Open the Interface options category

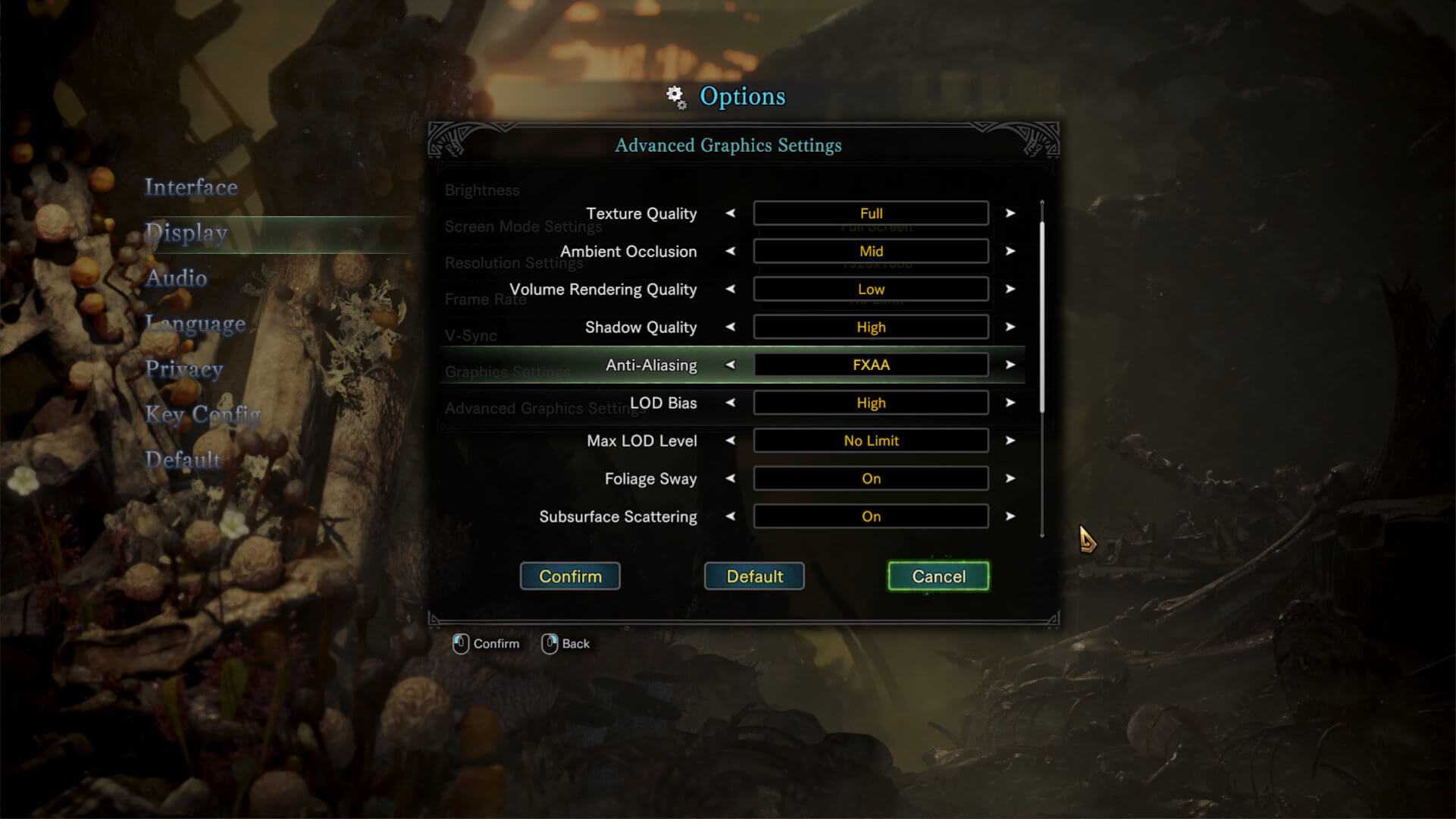coord(191,187)
